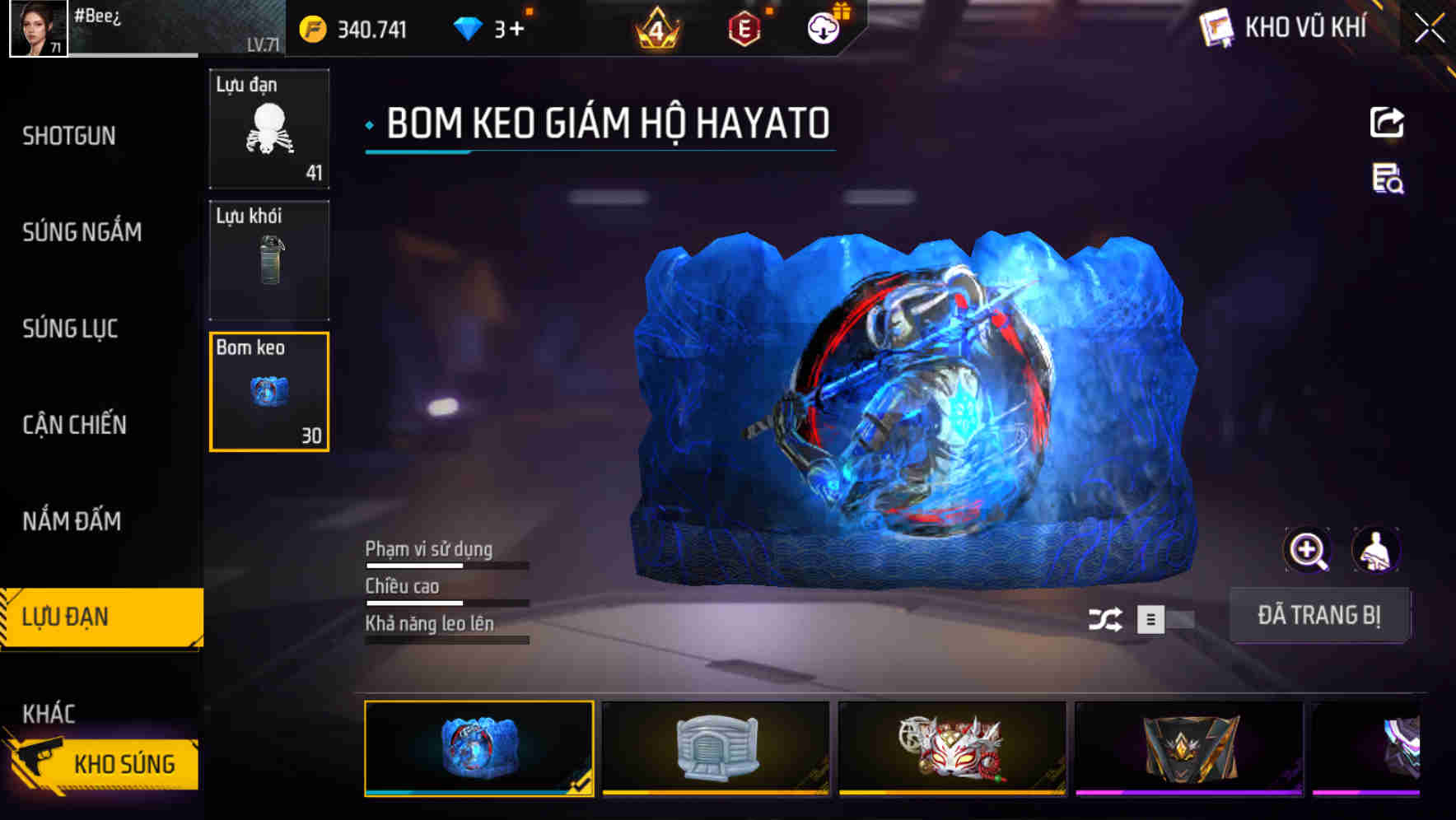Open the share icon for Bom Keo Giám Hộ Hayato
The width and height of the screenshot is (1456, 820).
pos(1388,122)
